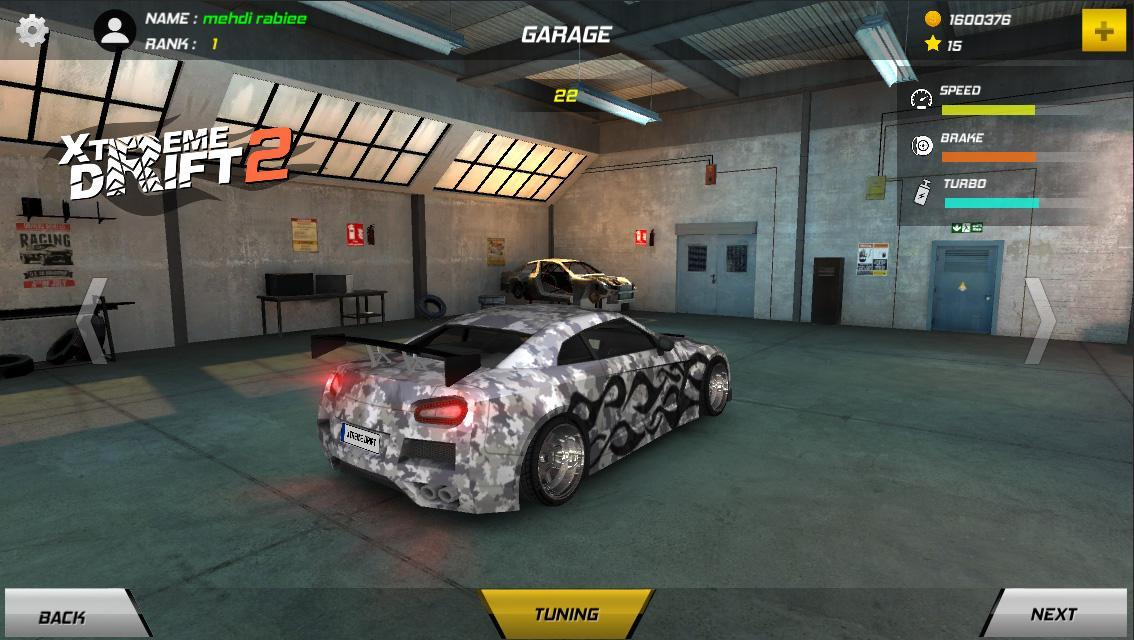Viewport: 1134px width, 640px height.
Task: Open the player profile avatar
Action: [x=115, y=31]
